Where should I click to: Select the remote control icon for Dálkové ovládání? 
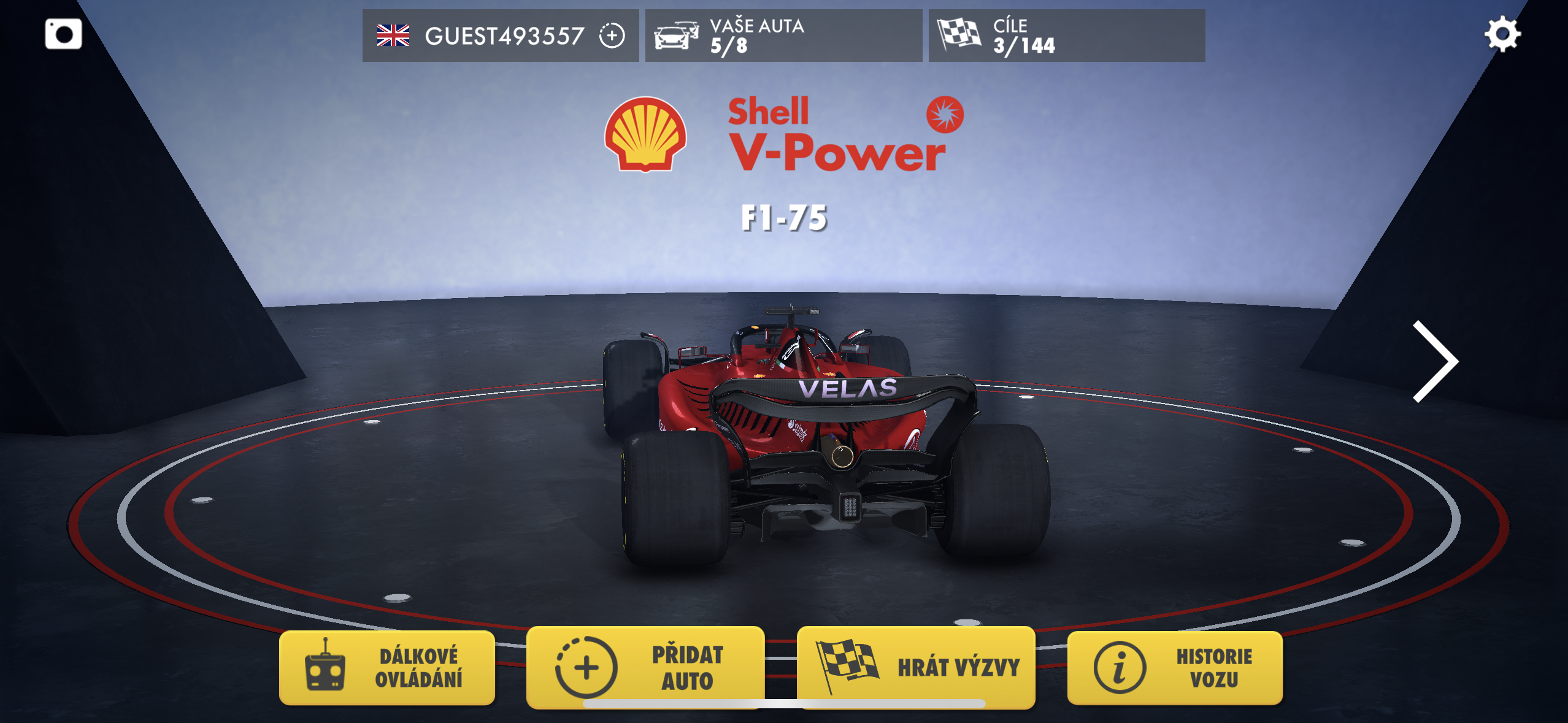(325, 668)
